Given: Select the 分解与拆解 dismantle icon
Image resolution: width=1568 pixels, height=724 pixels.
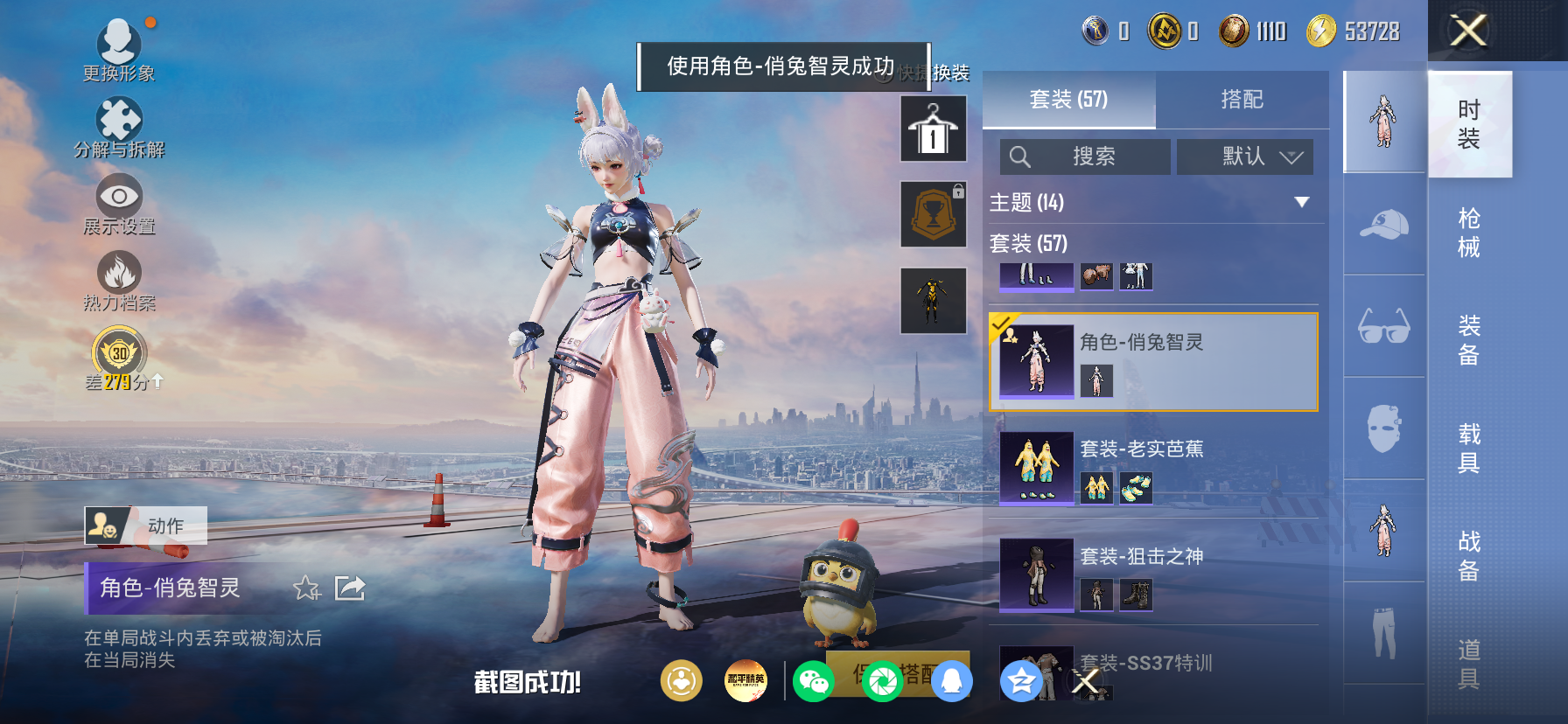Looking at the screenshot, I should (121, 116).
